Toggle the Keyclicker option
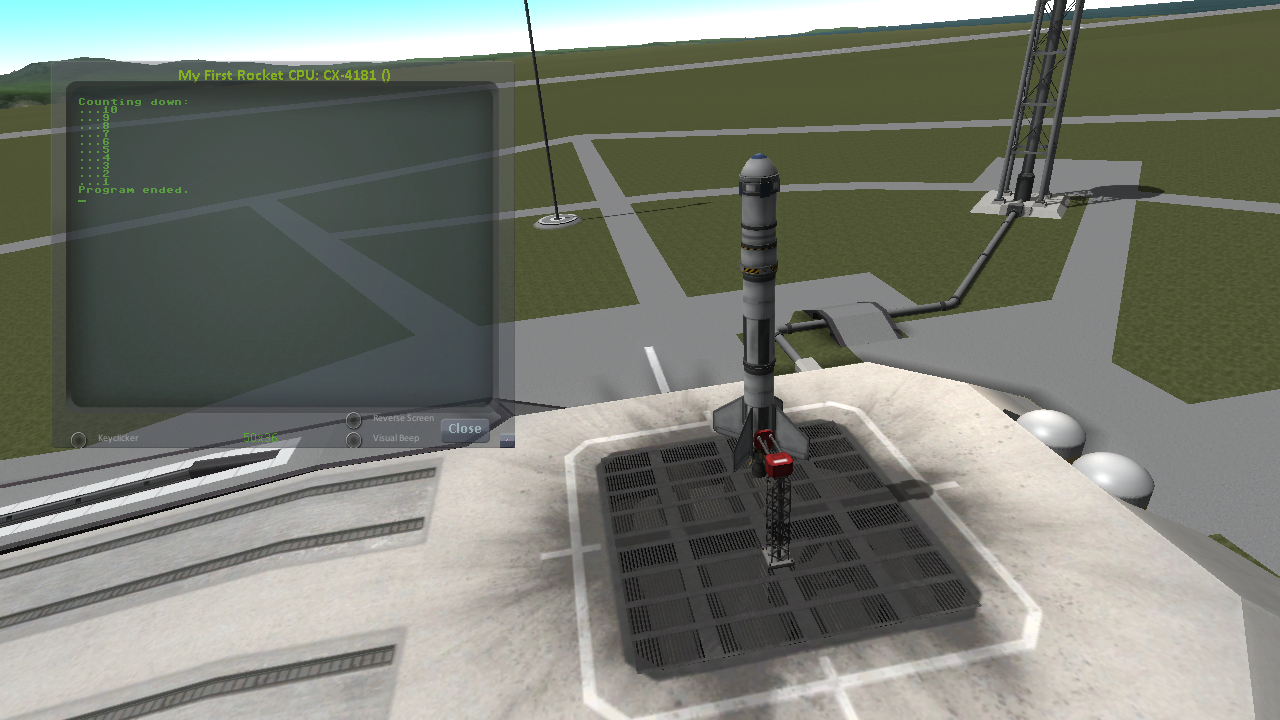This screenshot has width=1280, height=720. pos(79,440)
